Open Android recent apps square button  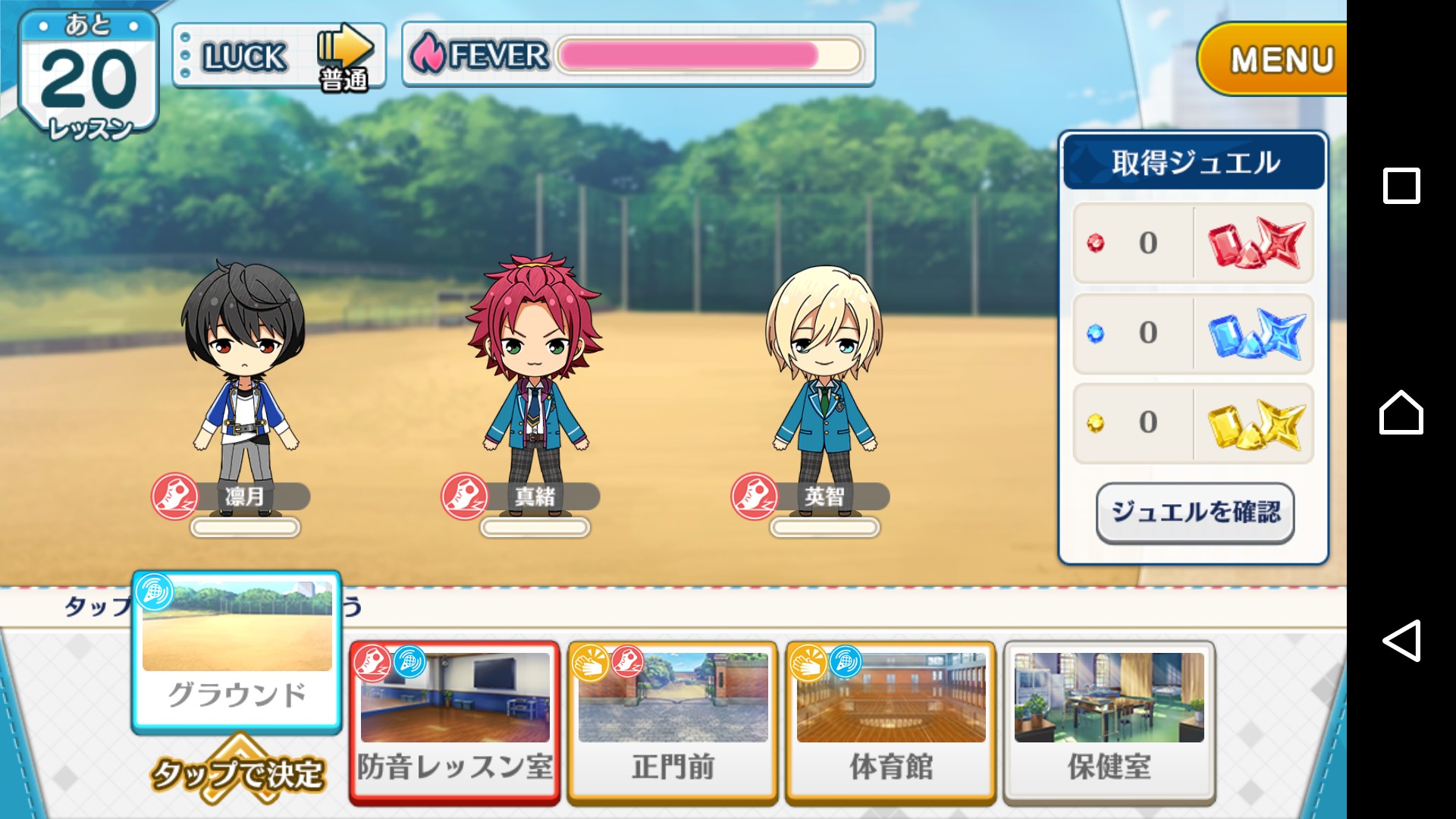click(1401, 186)
